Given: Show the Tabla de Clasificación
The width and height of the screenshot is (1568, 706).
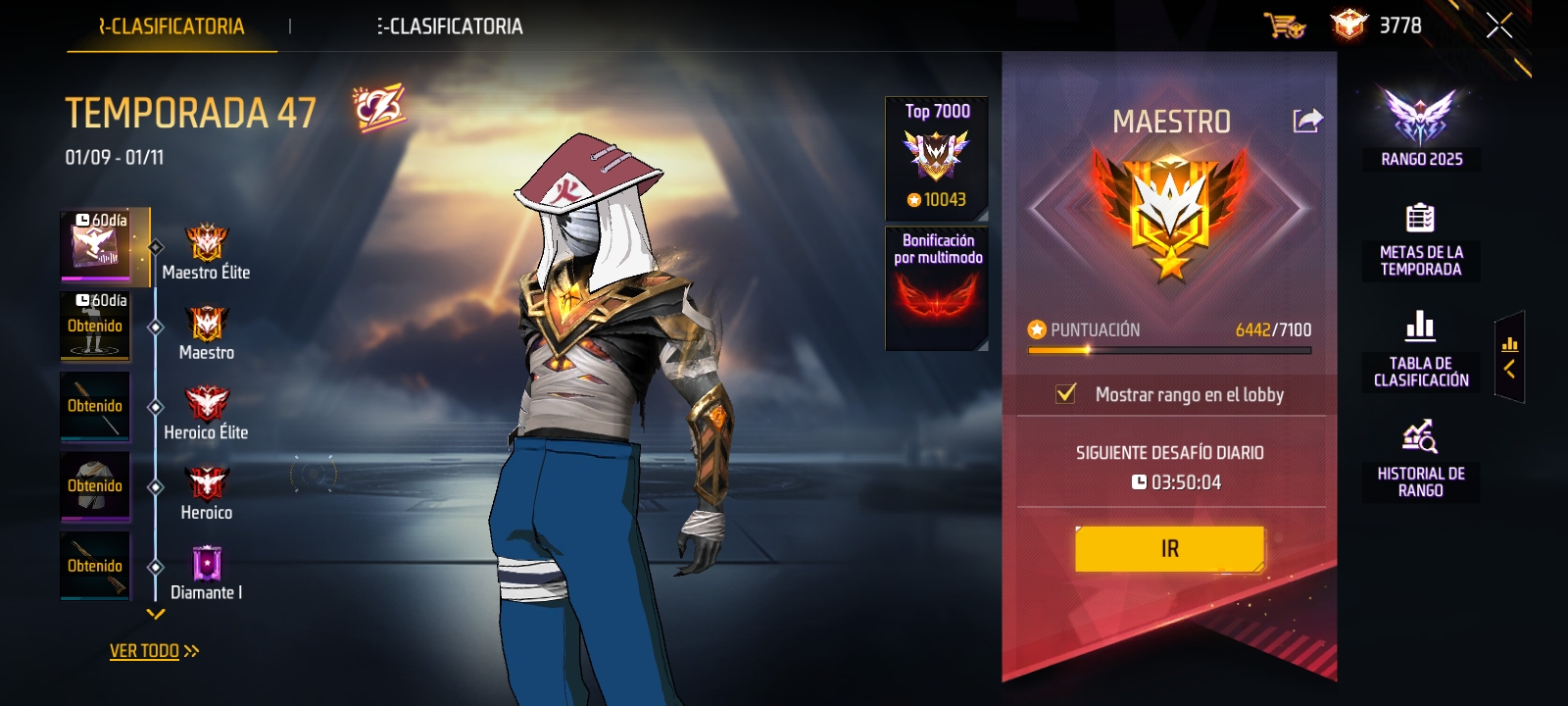Looking at the screenshot, I should (x=1421, y=351).
